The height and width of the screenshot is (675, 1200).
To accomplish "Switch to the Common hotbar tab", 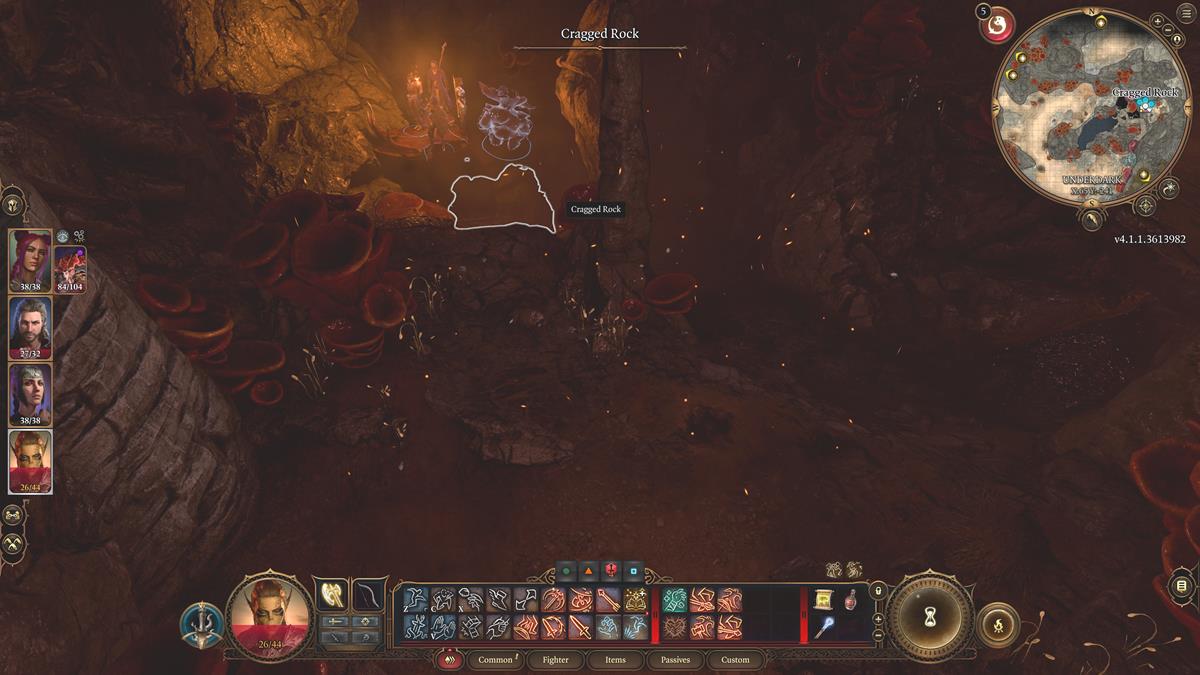I will [x=495, y=660].
